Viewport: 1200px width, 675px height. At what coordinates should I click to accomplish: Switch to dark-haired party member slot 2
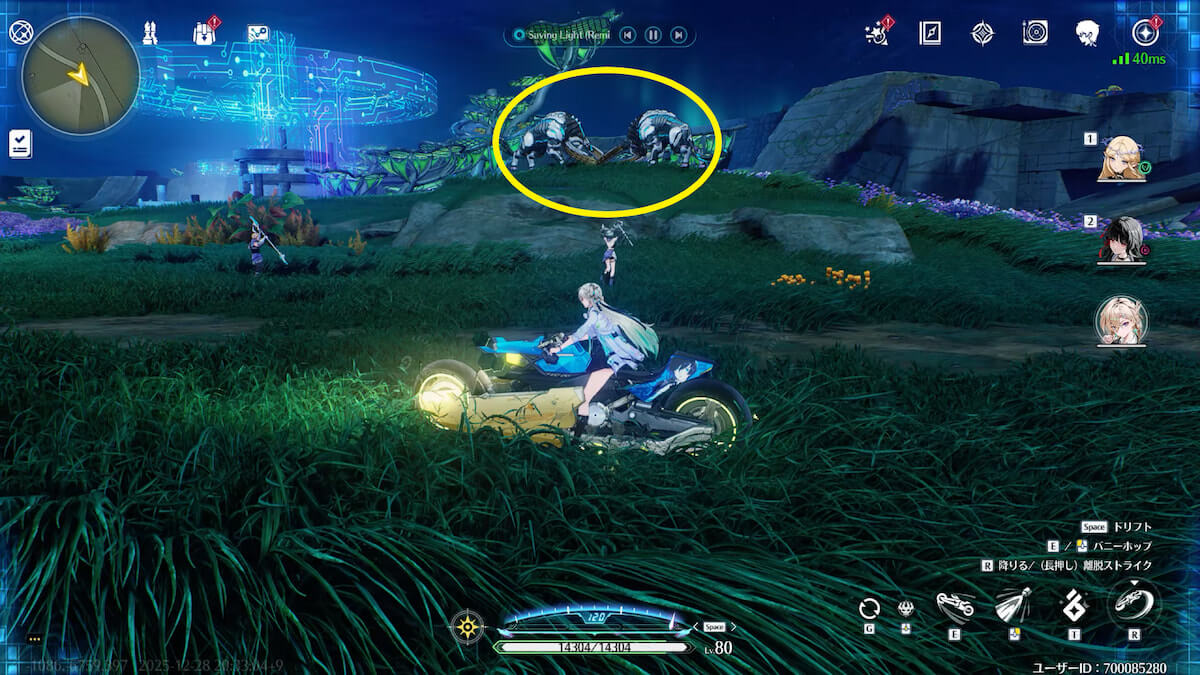click(x=1120, y=240)
